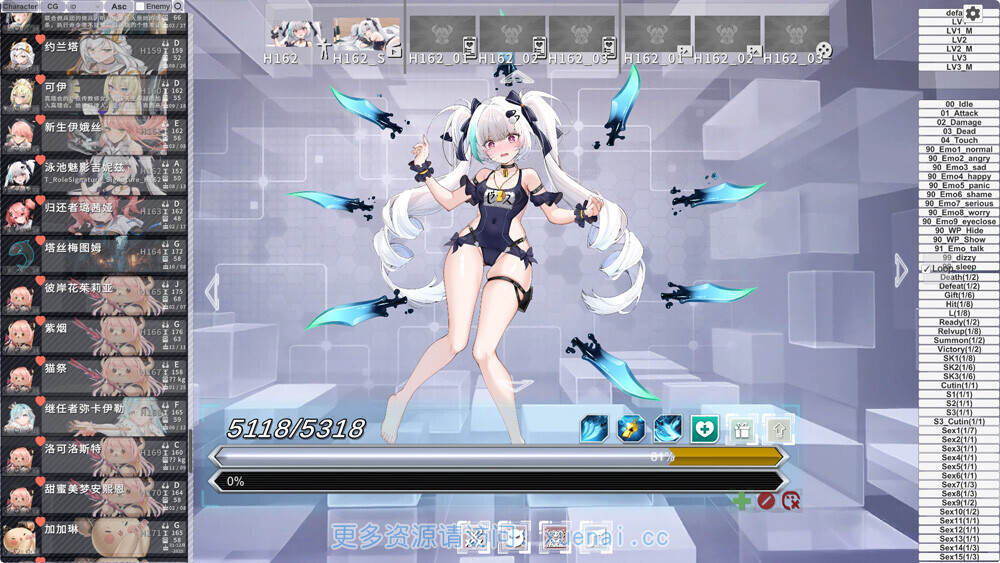This screenshot has width=1000, height=563.
Task: Click the red no-entry circle icon
Action: coord(766,500)
